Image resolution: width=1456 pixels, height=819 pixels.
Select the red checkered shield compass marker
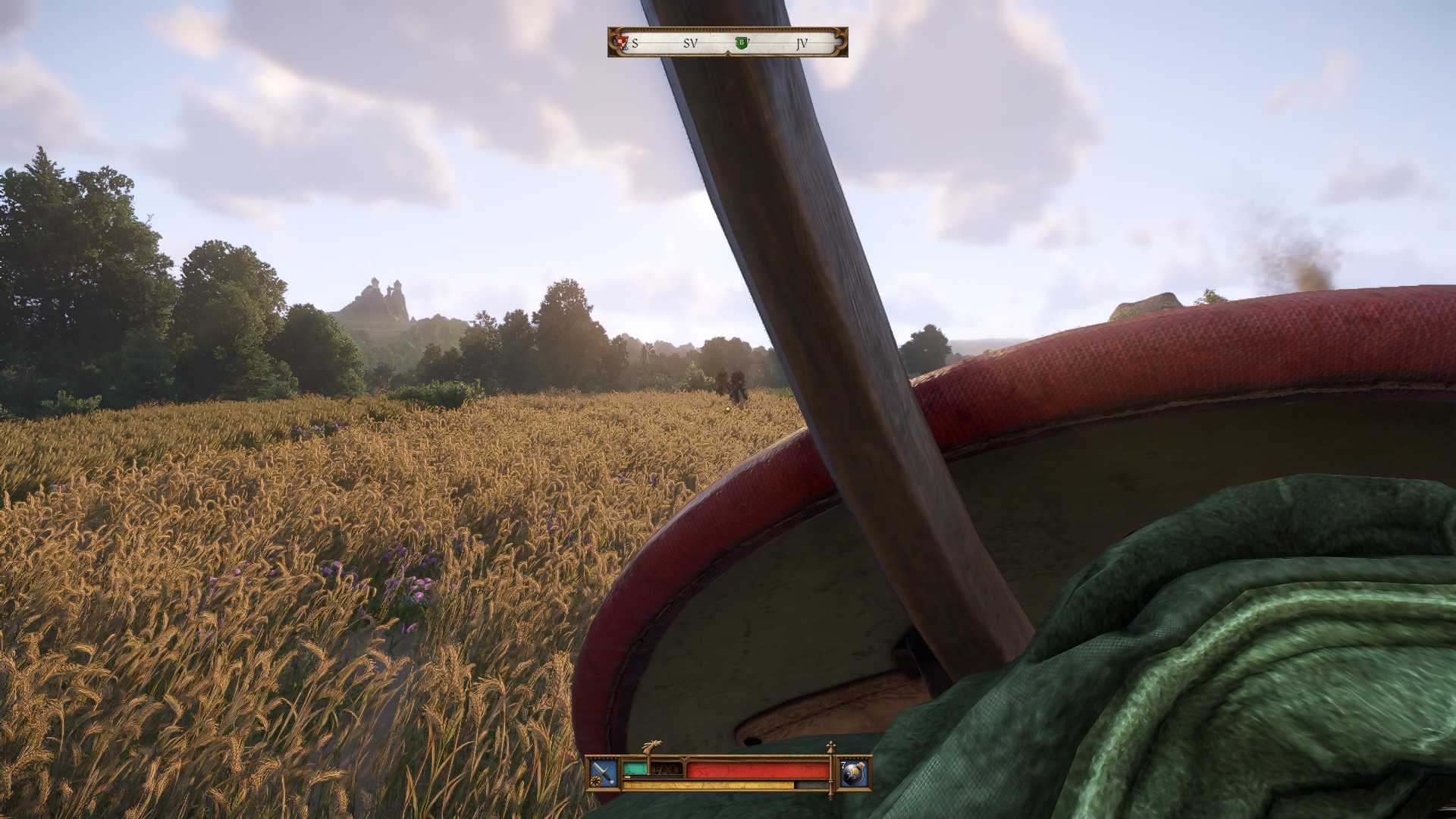click(623, 42)
